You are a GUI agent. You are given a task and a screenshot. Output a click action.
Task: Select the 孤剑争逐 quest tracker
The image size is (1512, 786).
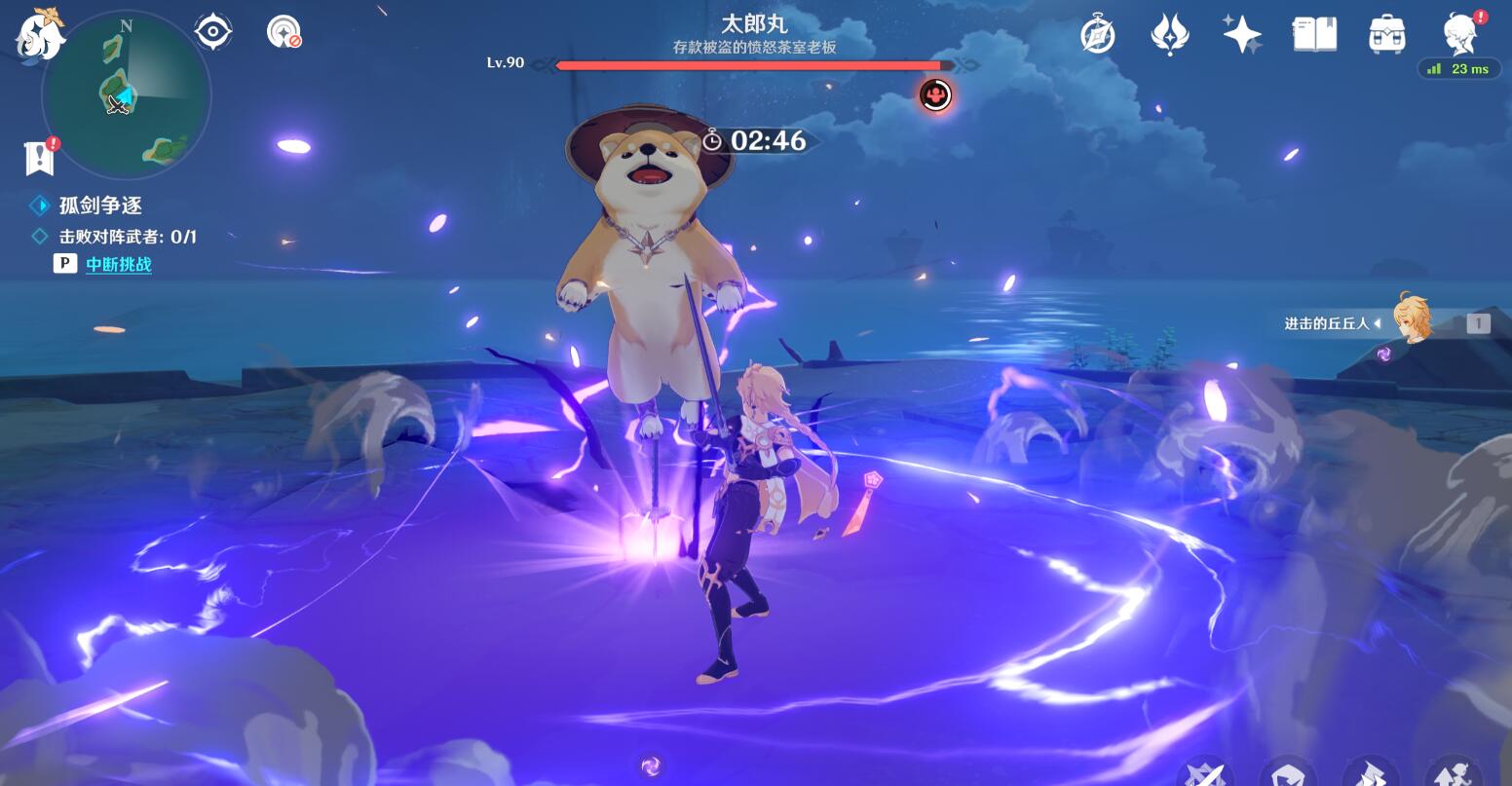tap(100, 206)
